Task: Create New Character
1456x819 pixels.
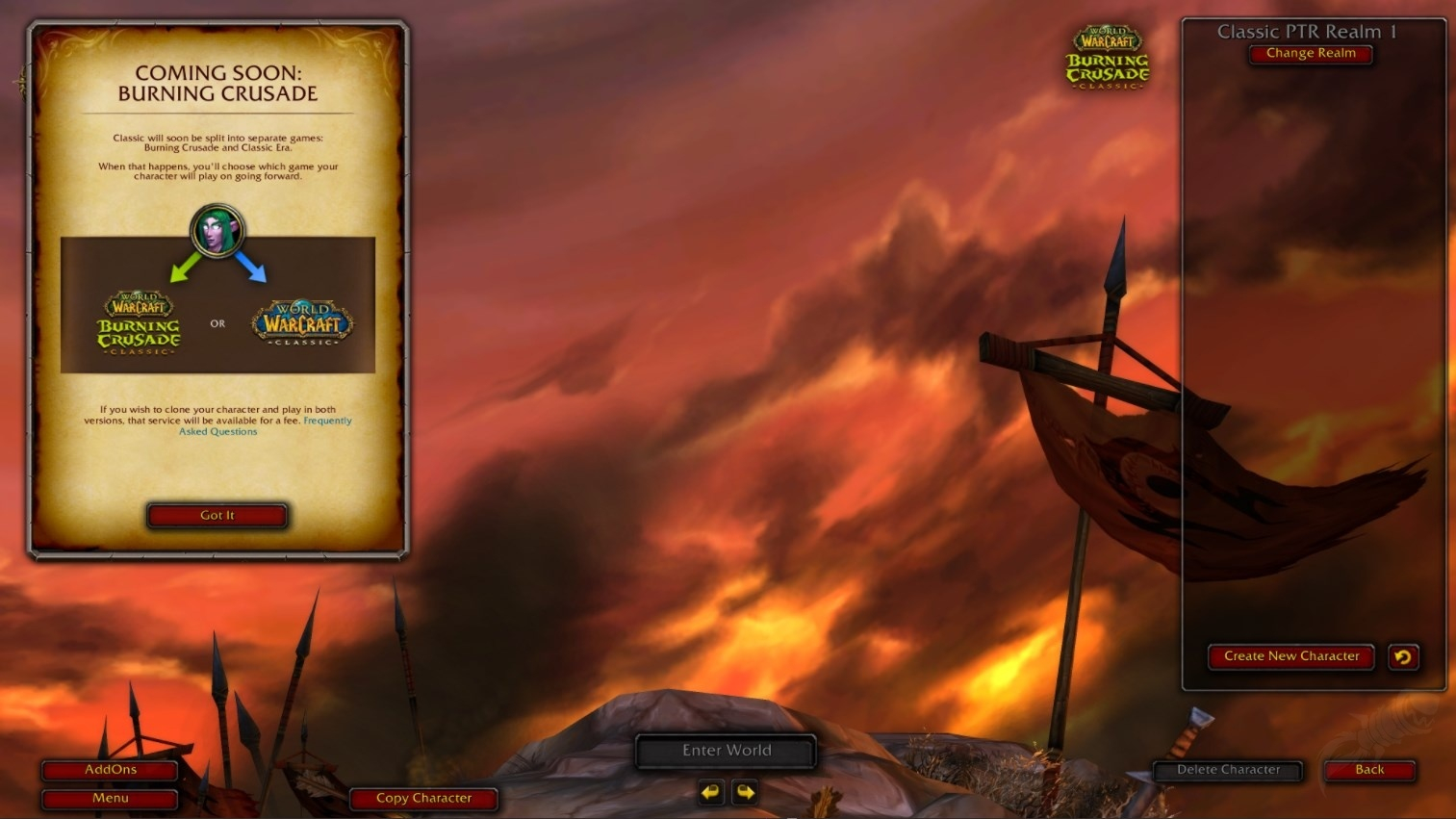Action: pyautogui.click(x=1291, y=656)
